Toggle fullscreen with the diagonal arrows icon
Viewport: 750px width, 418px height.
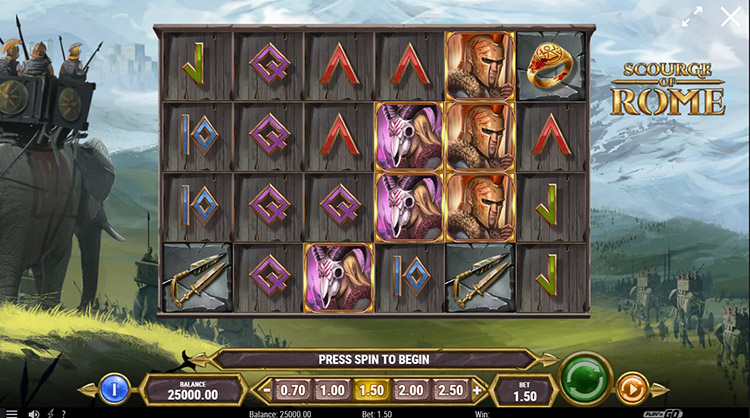691,17
